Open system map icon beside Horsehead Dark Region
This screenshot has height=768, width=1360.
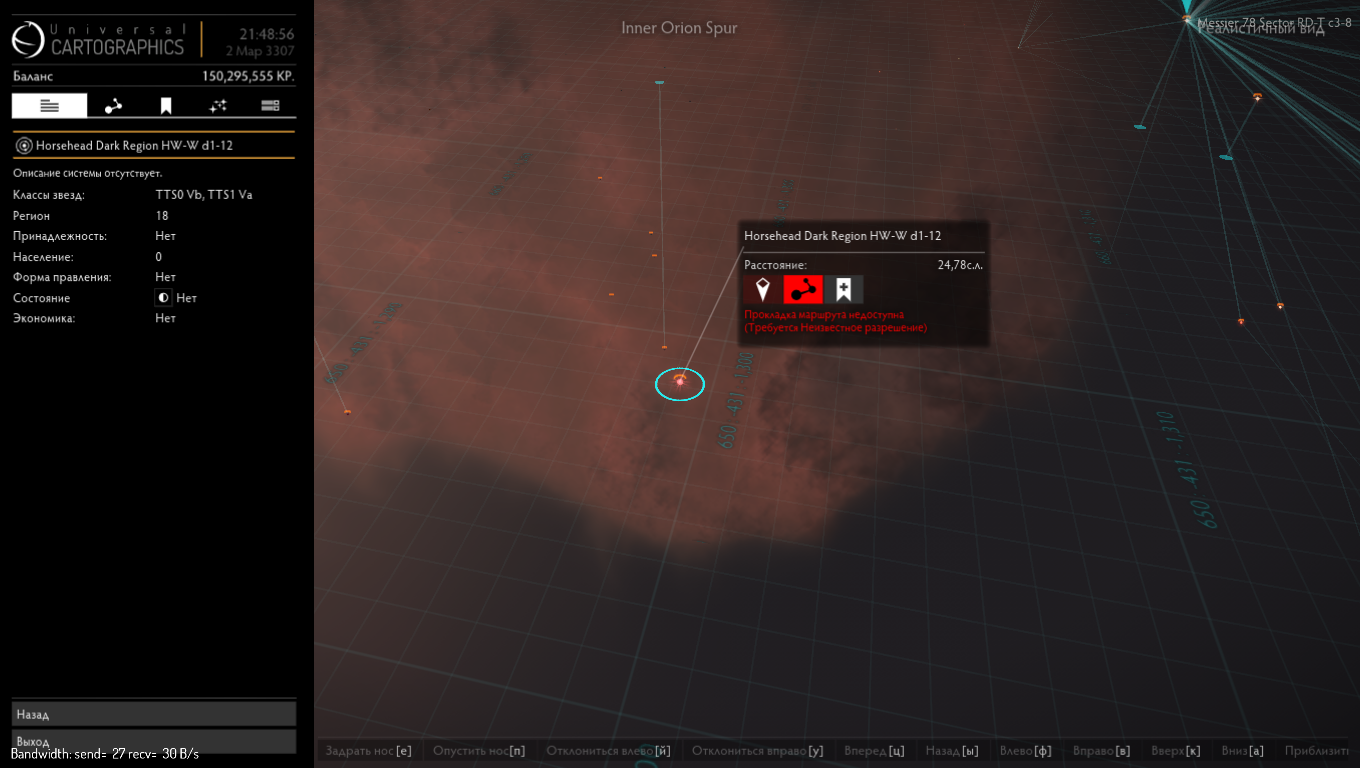[24, 146]
